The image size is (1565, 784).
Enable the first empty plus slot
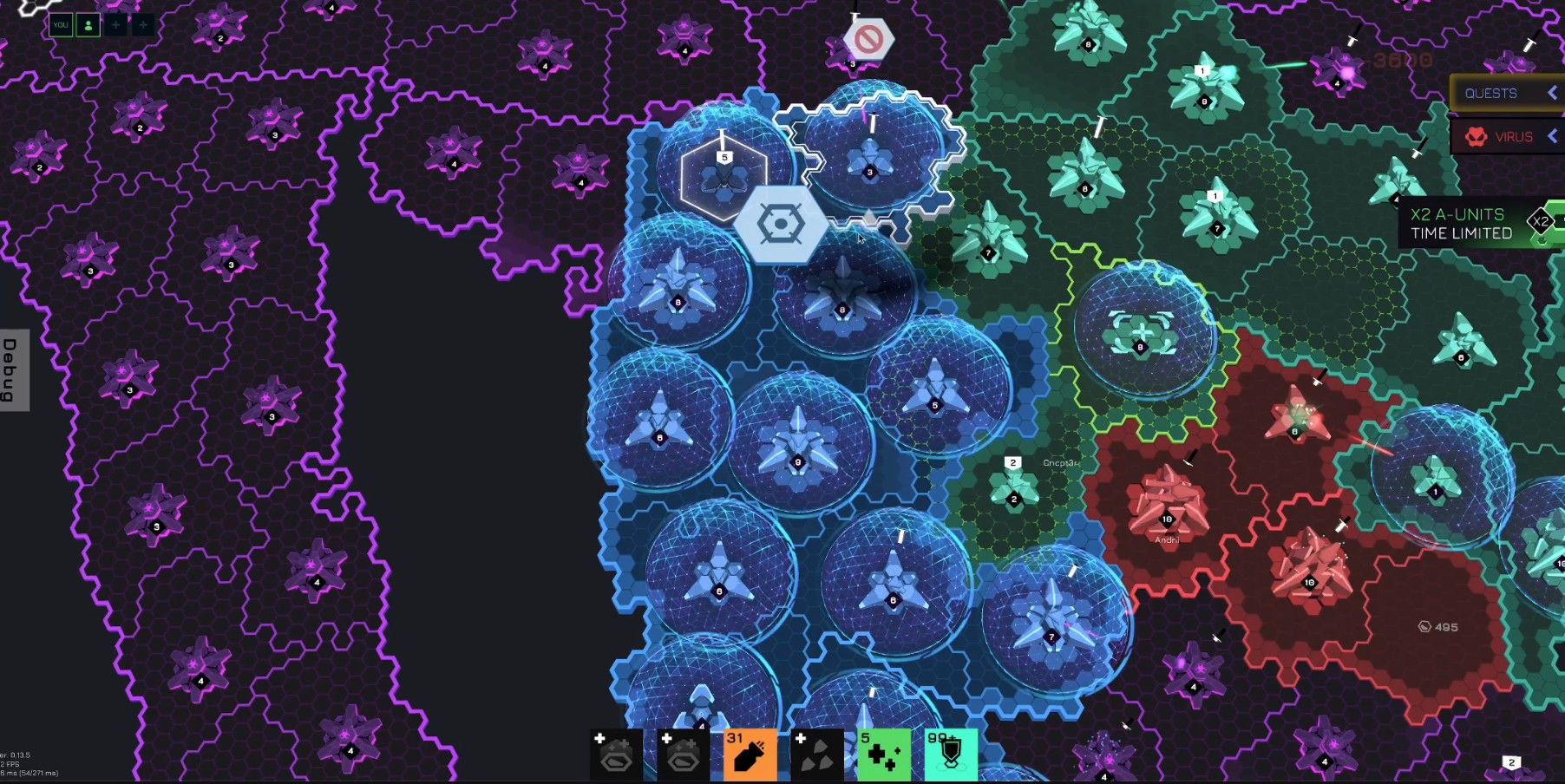(x=115, y=24)
